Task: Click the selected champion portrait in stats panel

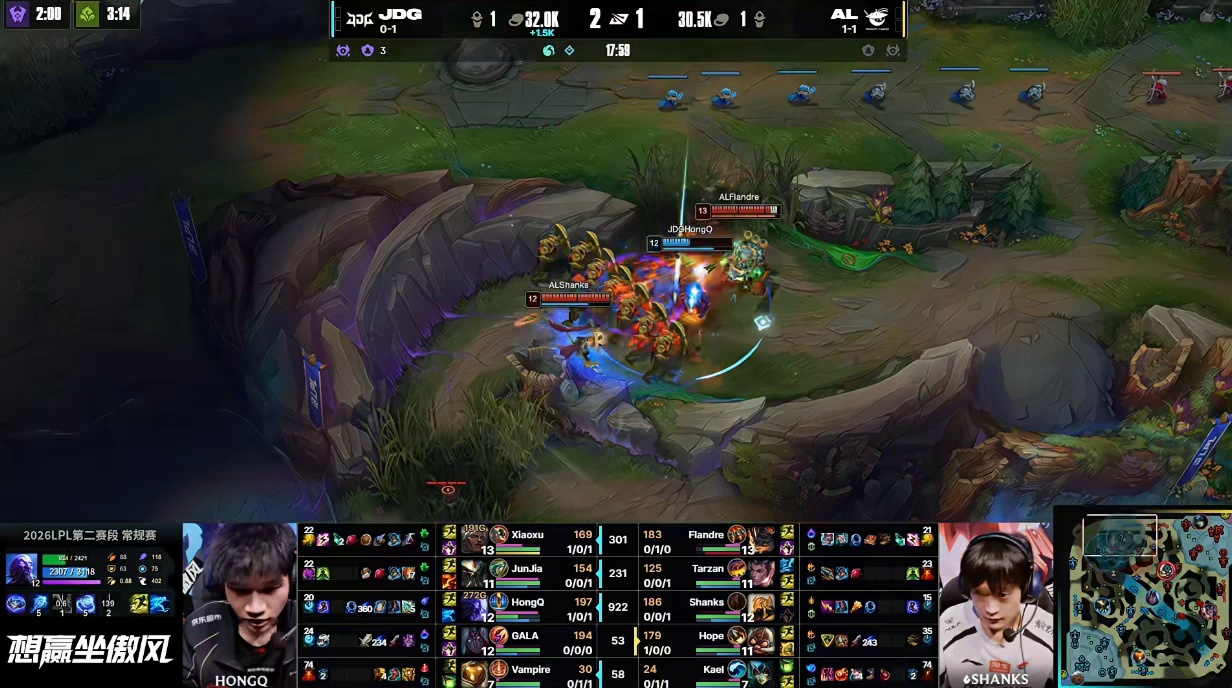Action: pyautogui.click(x=22, y=568)
